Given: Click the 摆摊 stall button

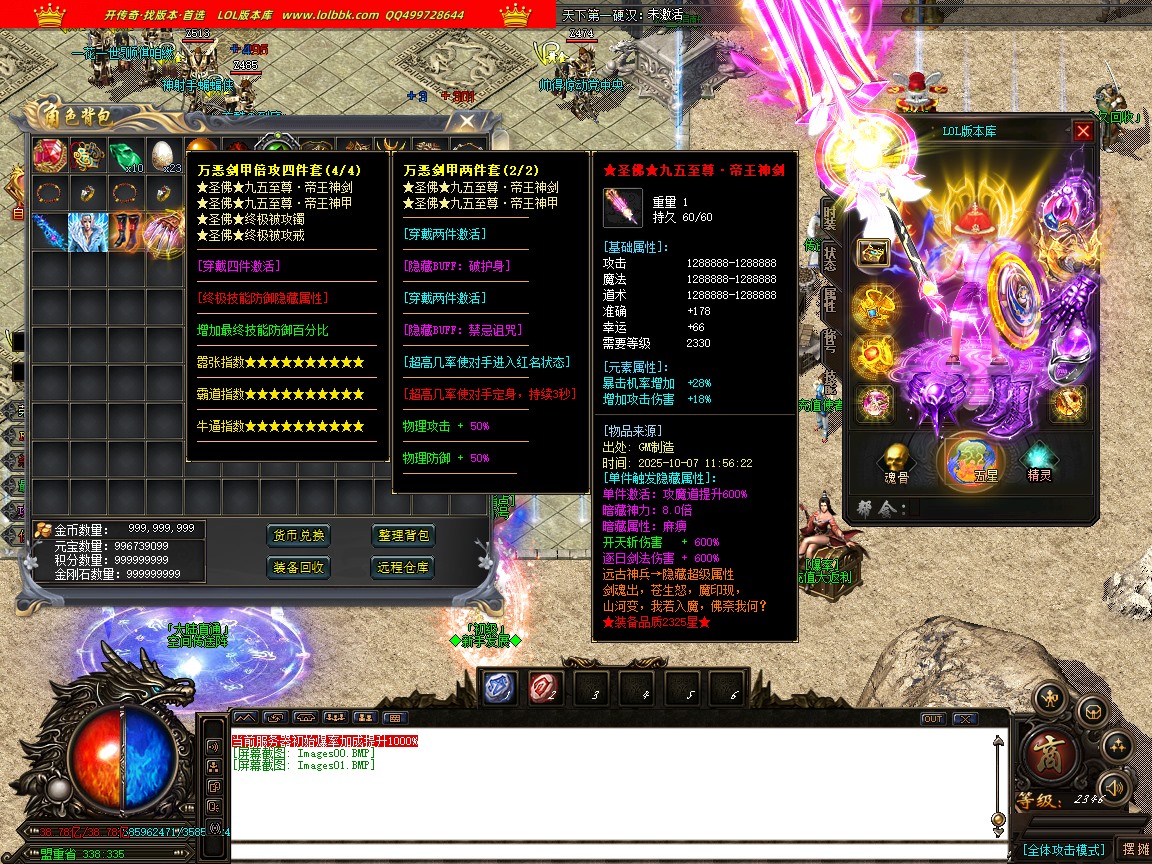Looking at the screenshot, I should point(1132,849).
